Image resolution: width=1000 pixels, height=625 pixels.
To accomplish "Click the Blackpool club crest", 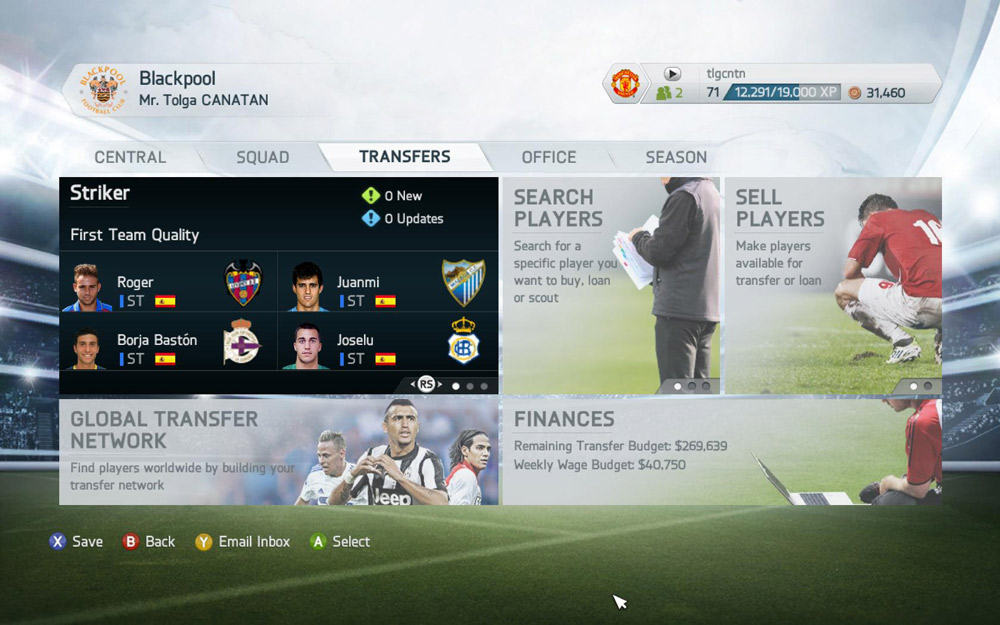I will coord(102,90).
